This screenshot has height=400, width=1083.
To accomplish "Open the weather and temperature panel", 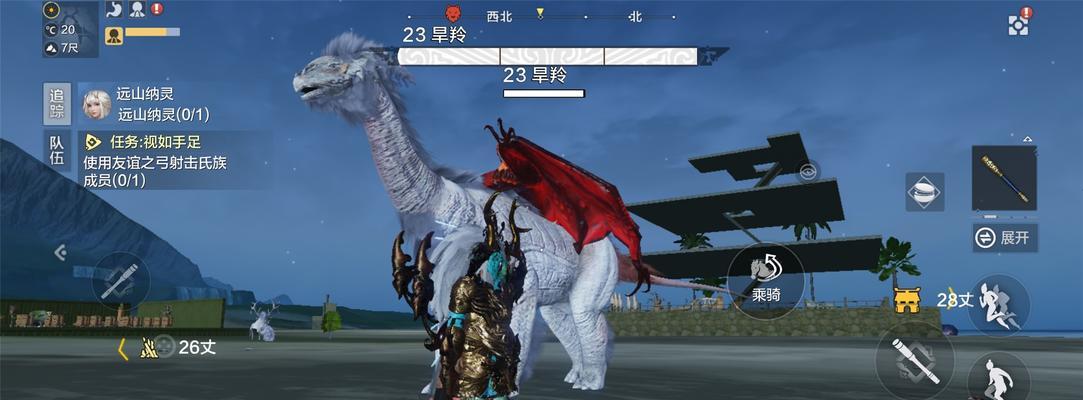I will pyautogui.click(x=60, y=30).
